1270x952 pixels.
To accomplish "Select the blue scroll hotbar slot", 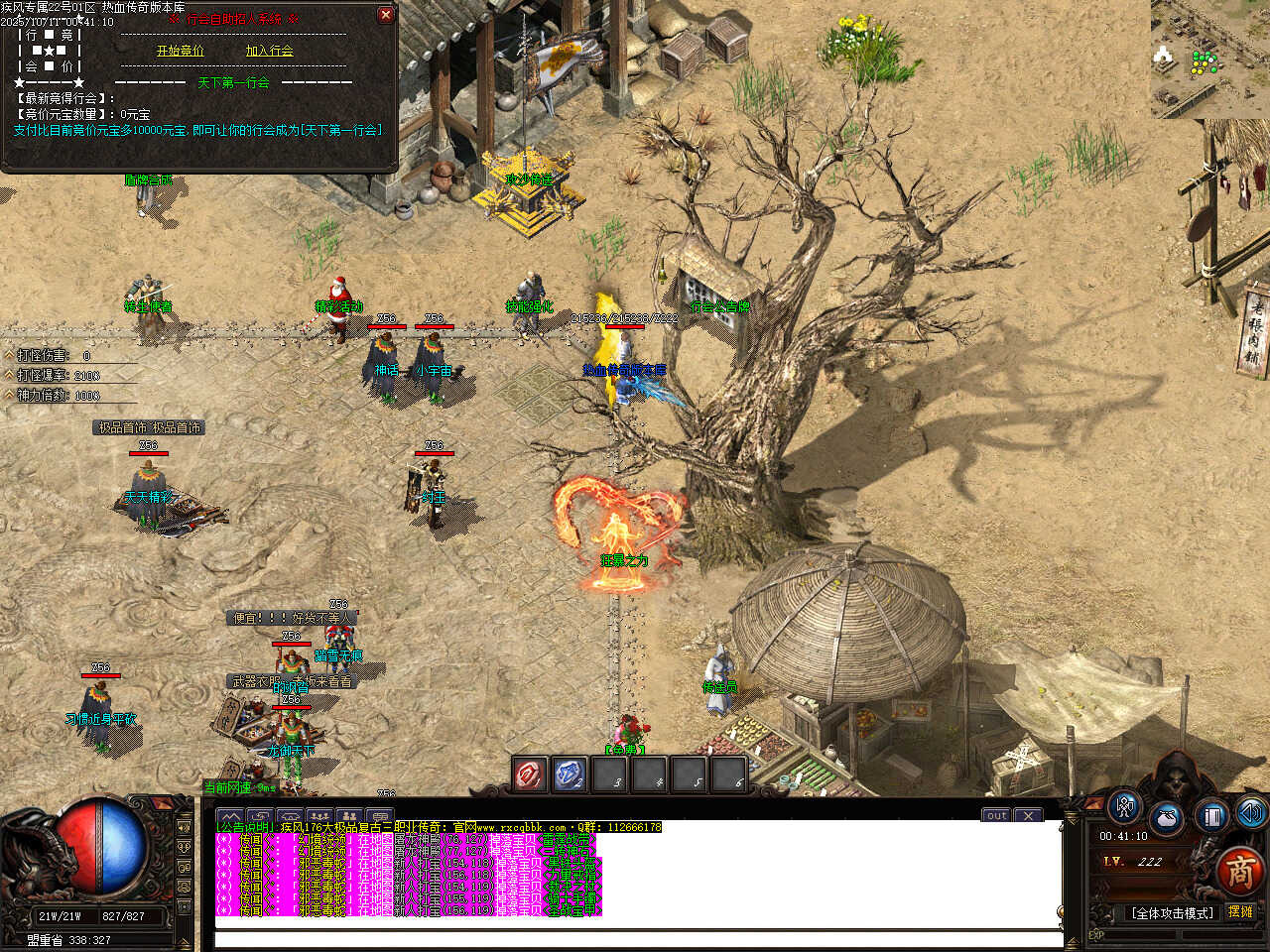I will point(570,774).
